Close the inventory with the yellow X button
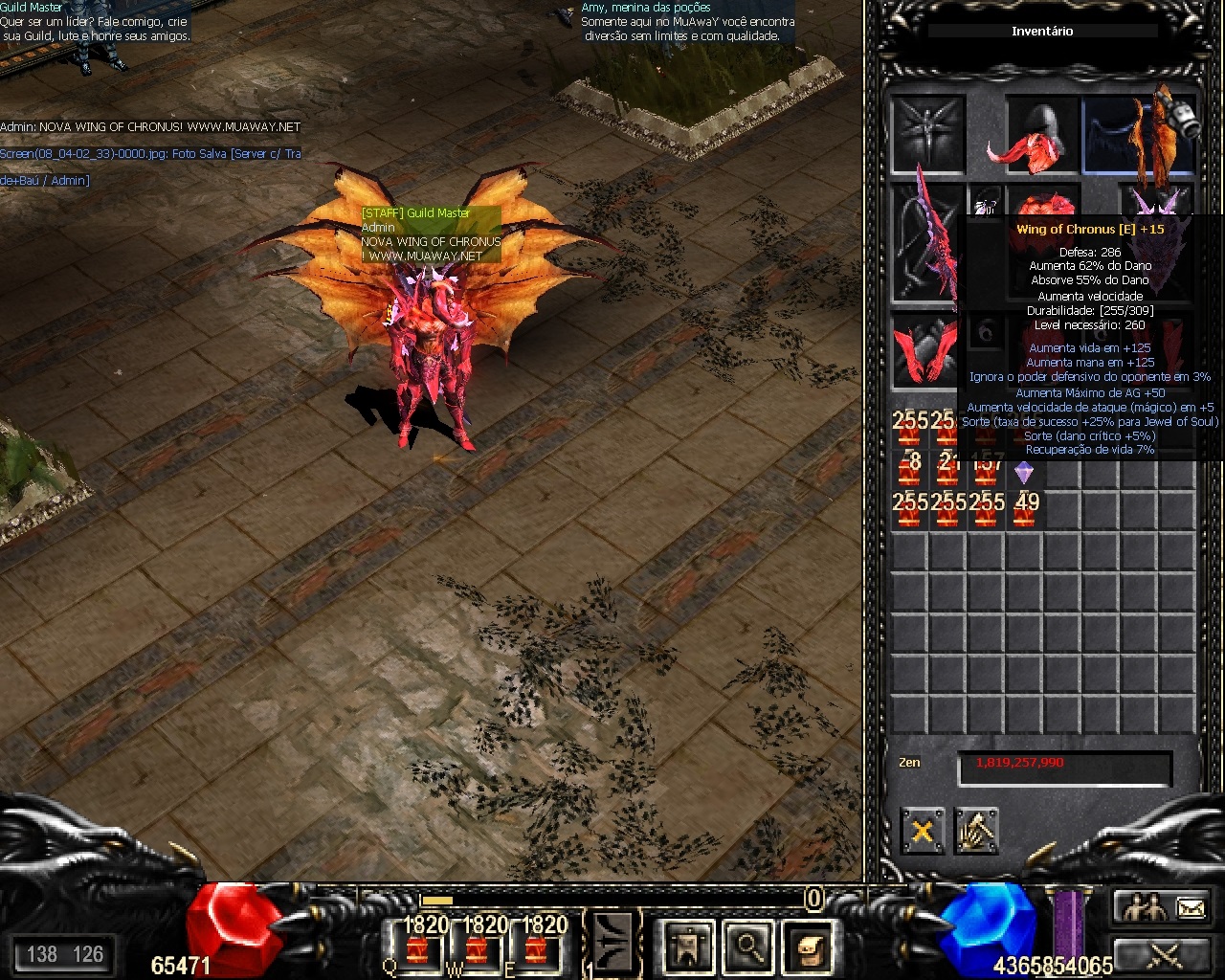The height and width of the screenshot is (980, 1225). pyautogui.click(x=922, y=831)
